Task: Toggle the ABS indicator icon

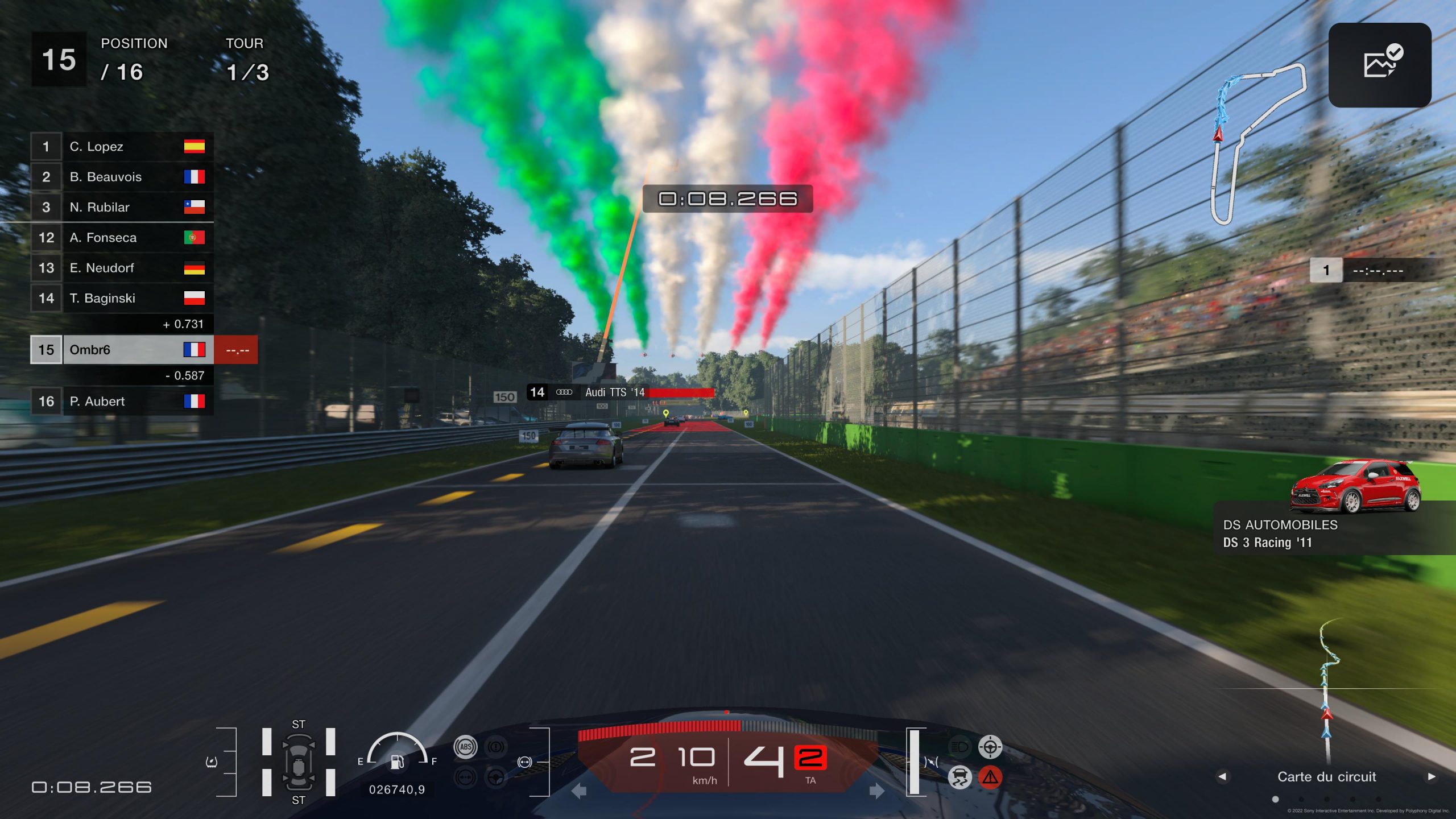Action: click(465, 747)
